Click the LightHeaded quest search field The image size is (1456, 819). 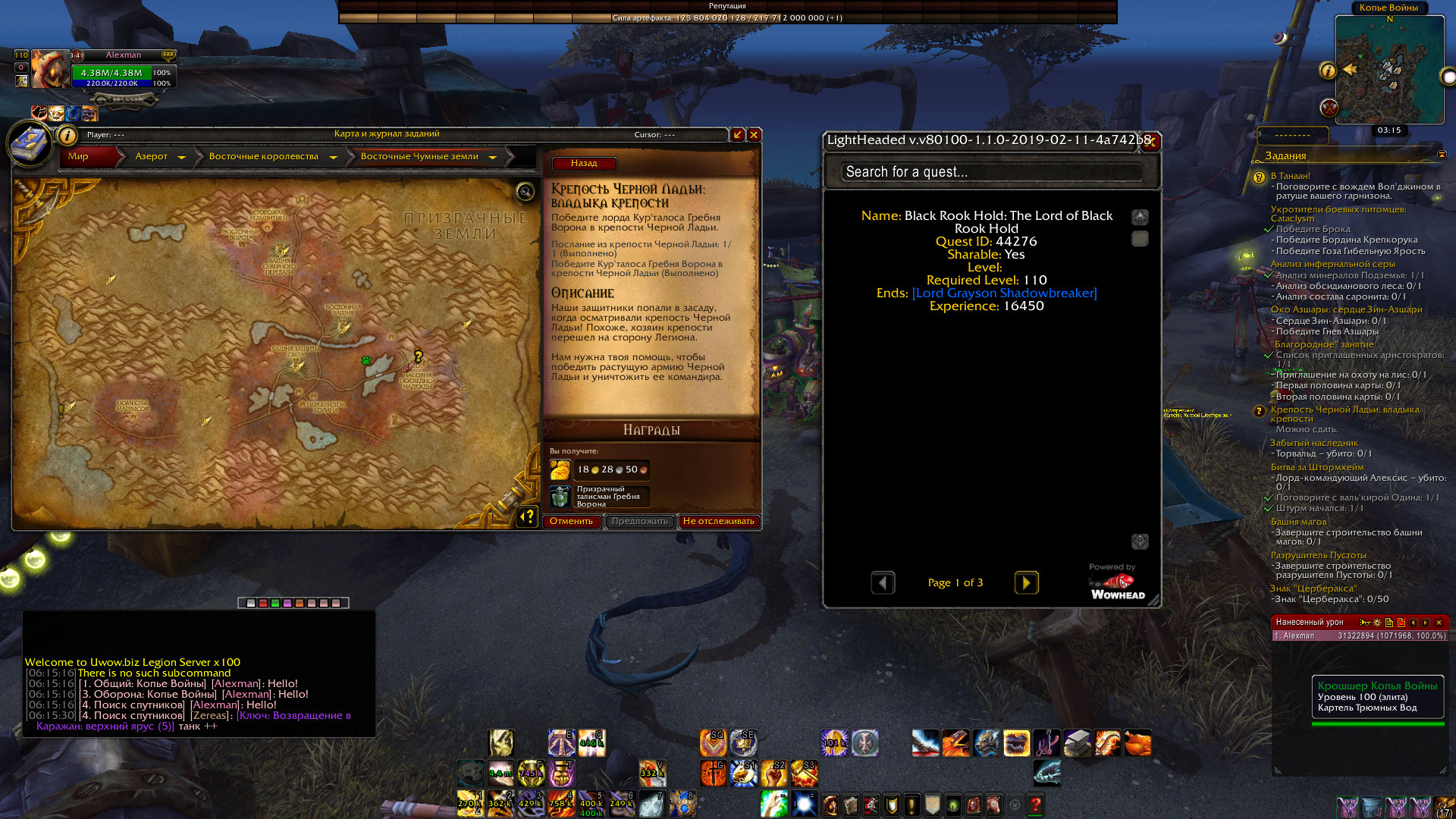click(990, 172)
